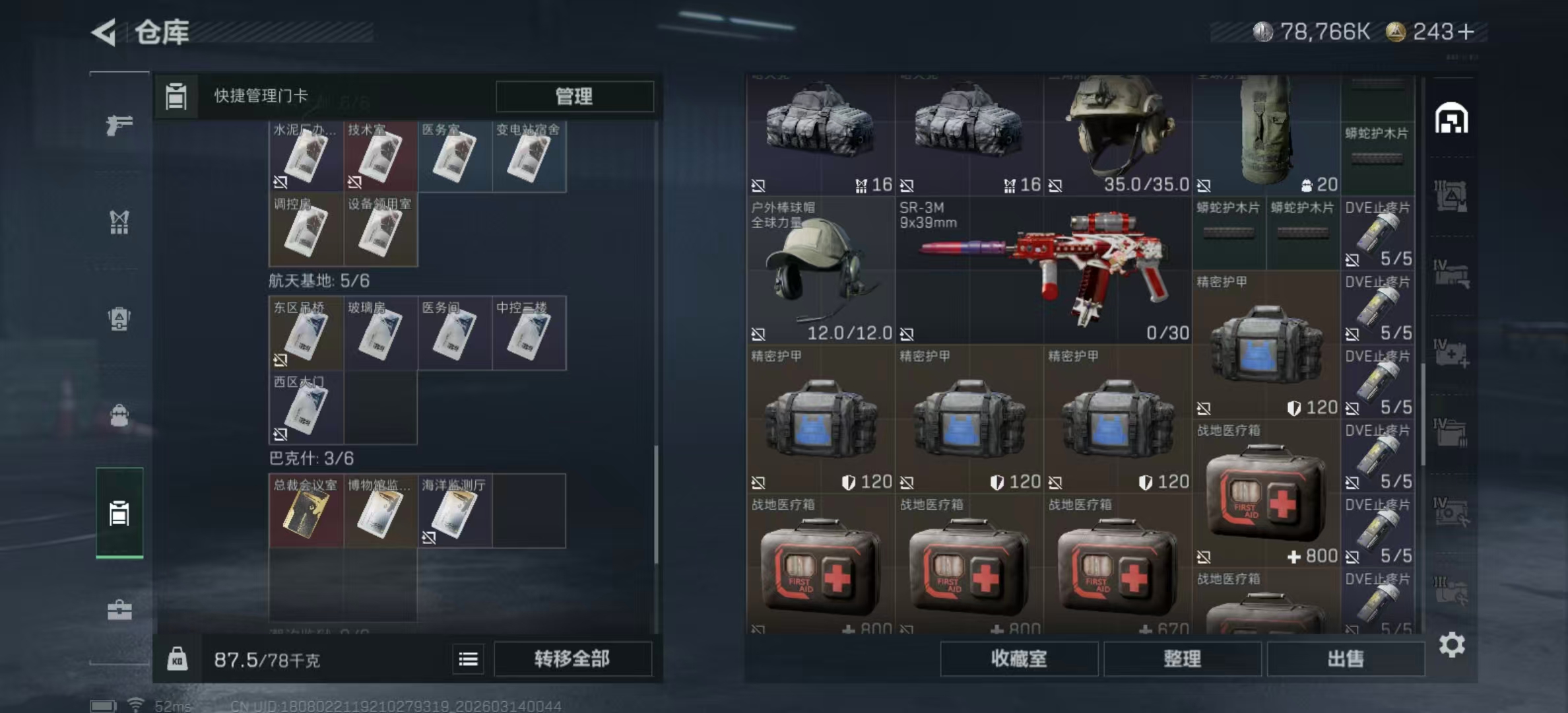1568x713 pixels.
Task: Select the golden 总裁会议室 keycard
Action: pyautogui.click(x=306, y=512)
